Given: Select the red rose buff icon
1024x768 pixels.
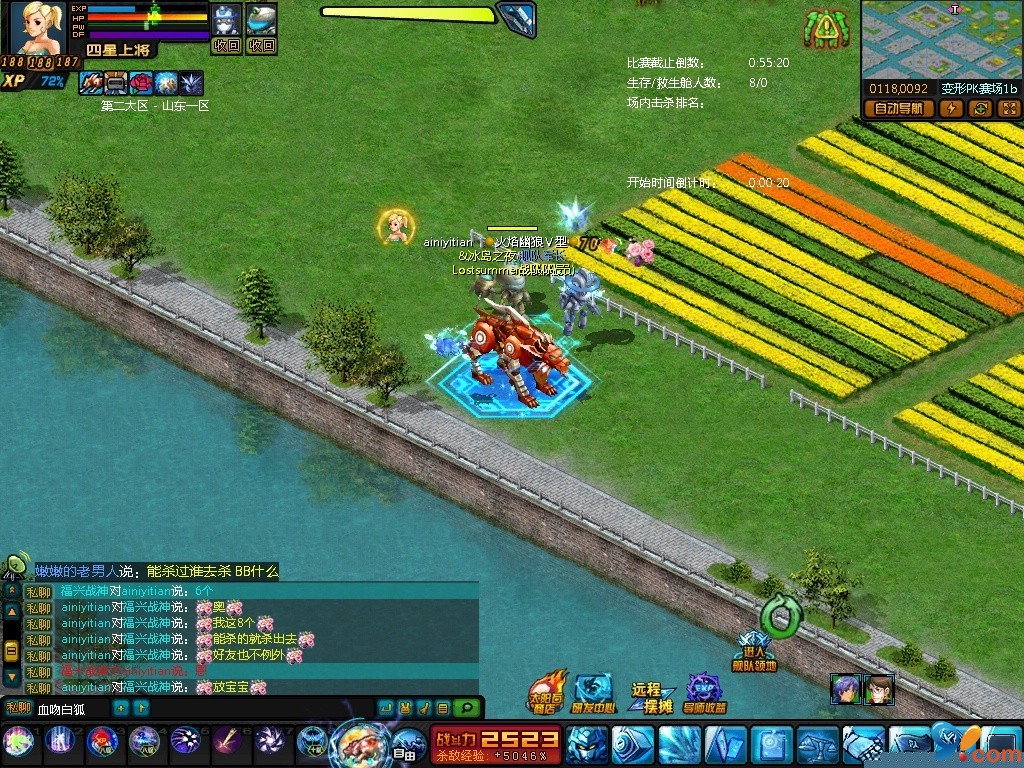Looking at the screenshot, I should pos(141,83).
